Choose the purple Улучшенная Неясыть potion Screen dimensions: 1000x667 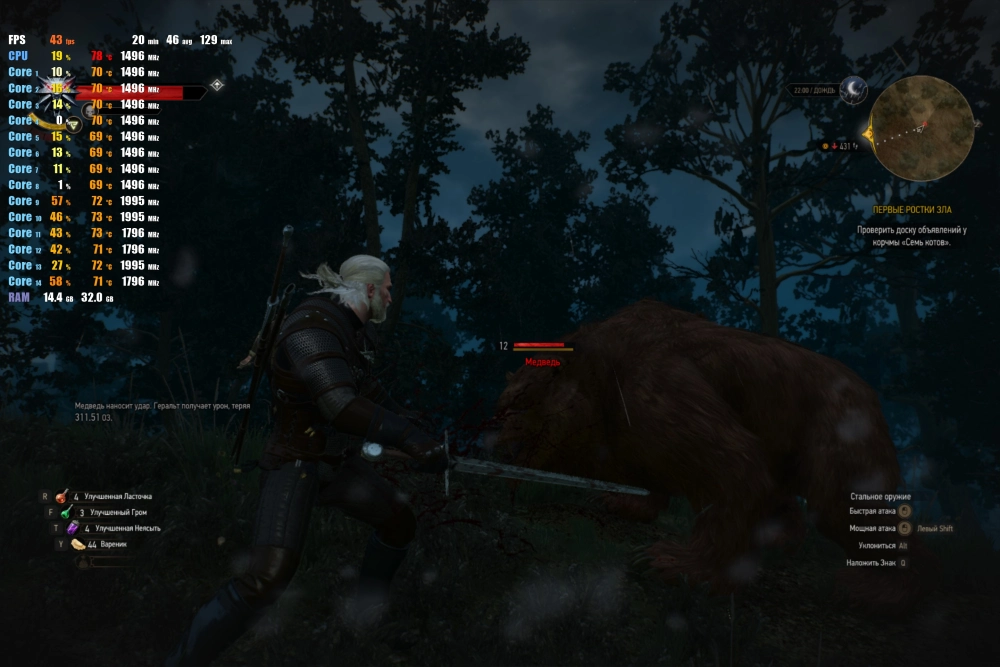tap(72, 528)
